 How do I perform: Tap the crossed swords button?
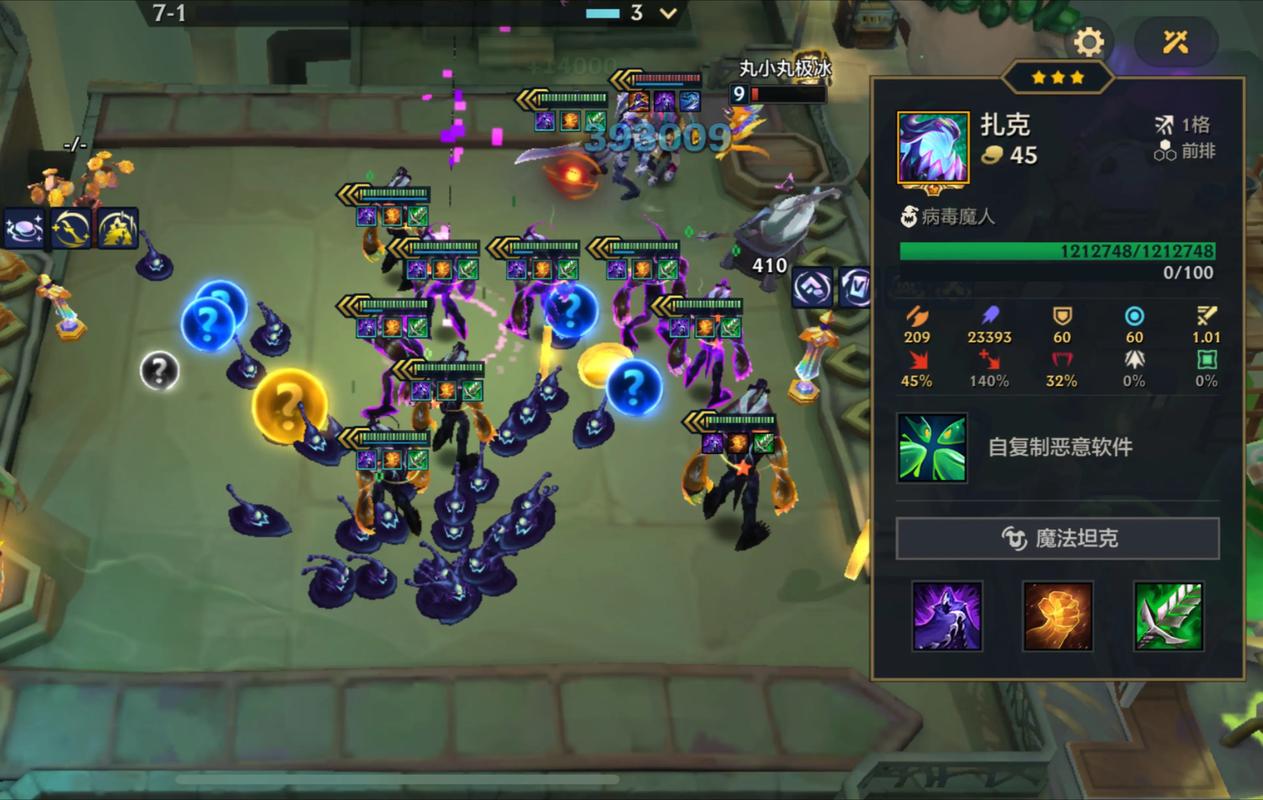[x=1175, y=42]
